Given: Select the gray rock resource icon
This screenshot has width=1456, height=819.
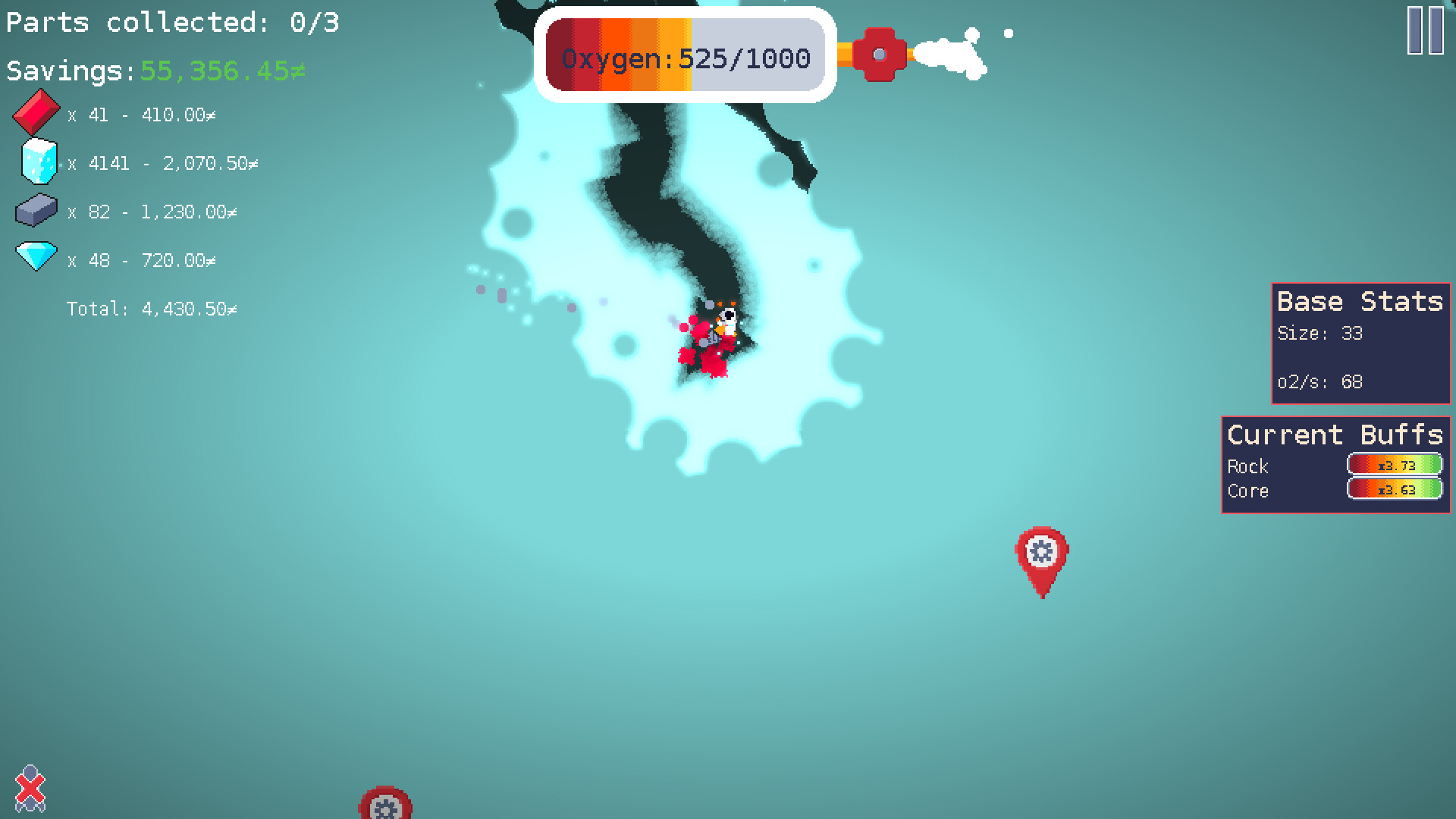Looking at the screenshot, I should point(36,210).
